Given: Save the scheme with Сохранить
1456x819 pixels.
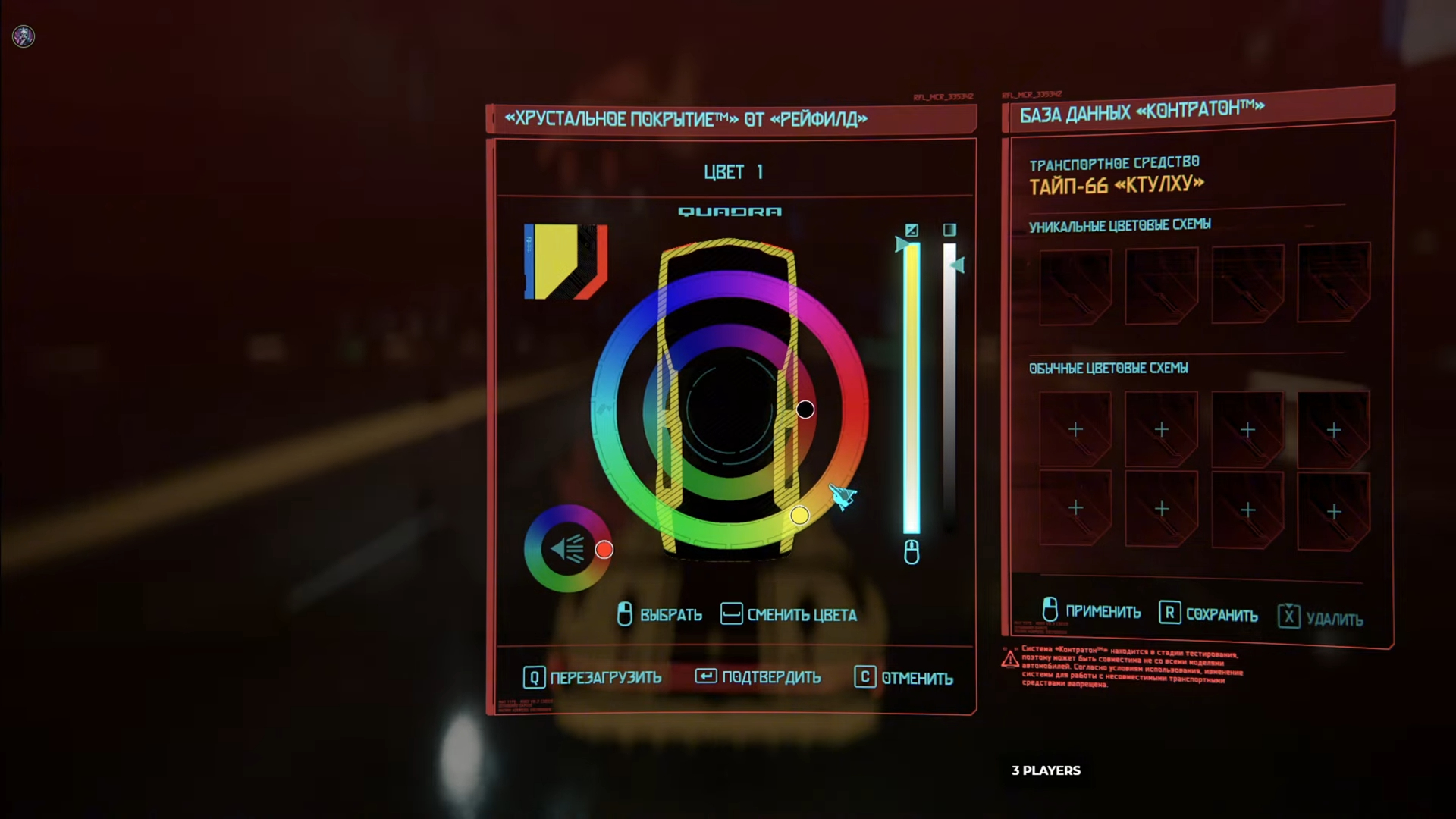Looking at the screenshot, I should pos(1208,614).
